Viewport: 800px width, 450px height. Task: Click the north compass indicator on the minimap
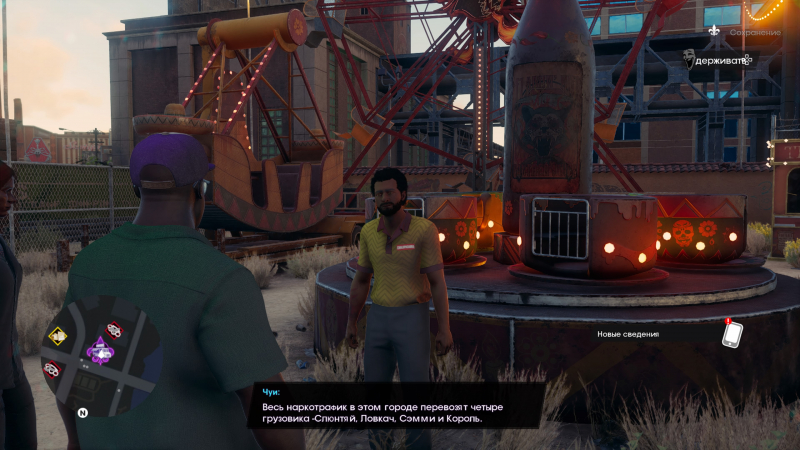tap(83, 412)
